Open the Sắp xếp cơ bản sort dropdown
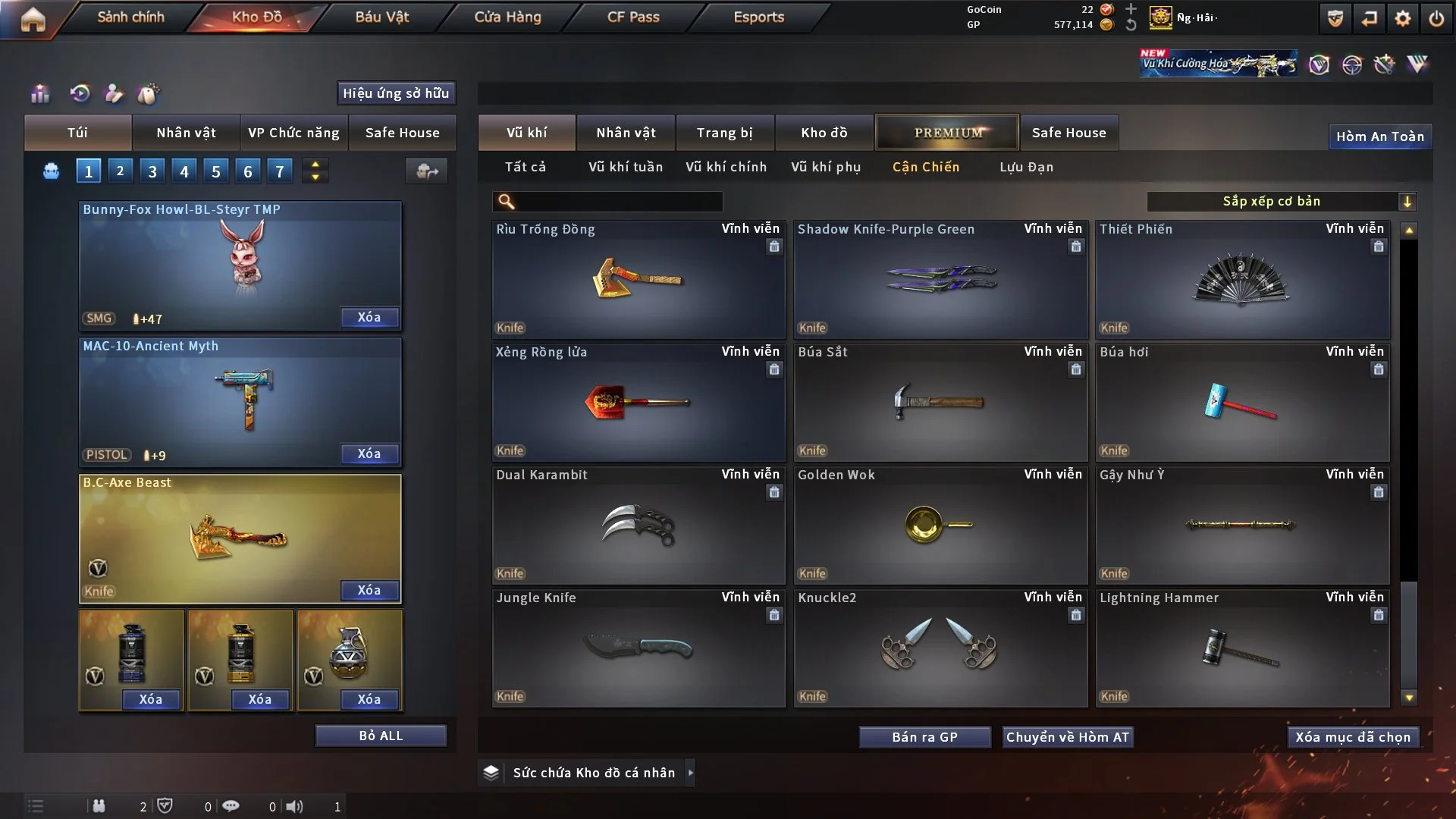Screen dimensions: 1456x819 click(x=1281, y=201)
